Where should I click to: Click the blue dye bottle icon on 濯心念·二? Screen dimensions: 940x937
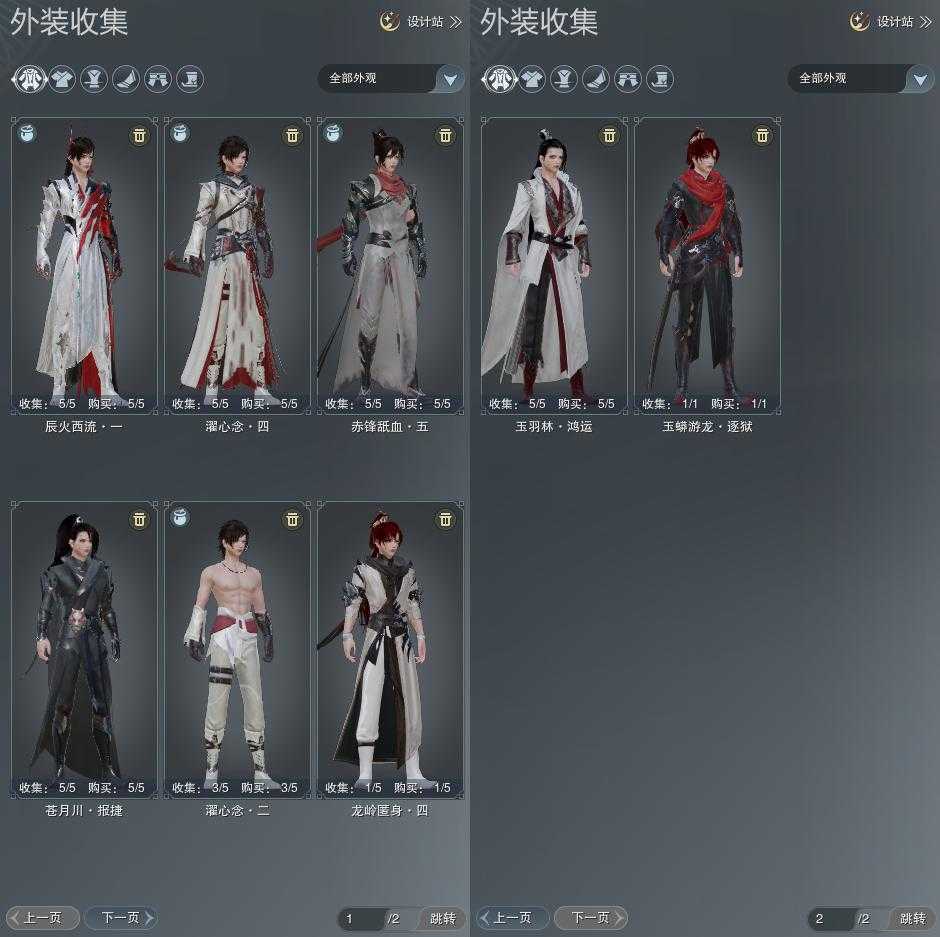[x=181, y=517]
